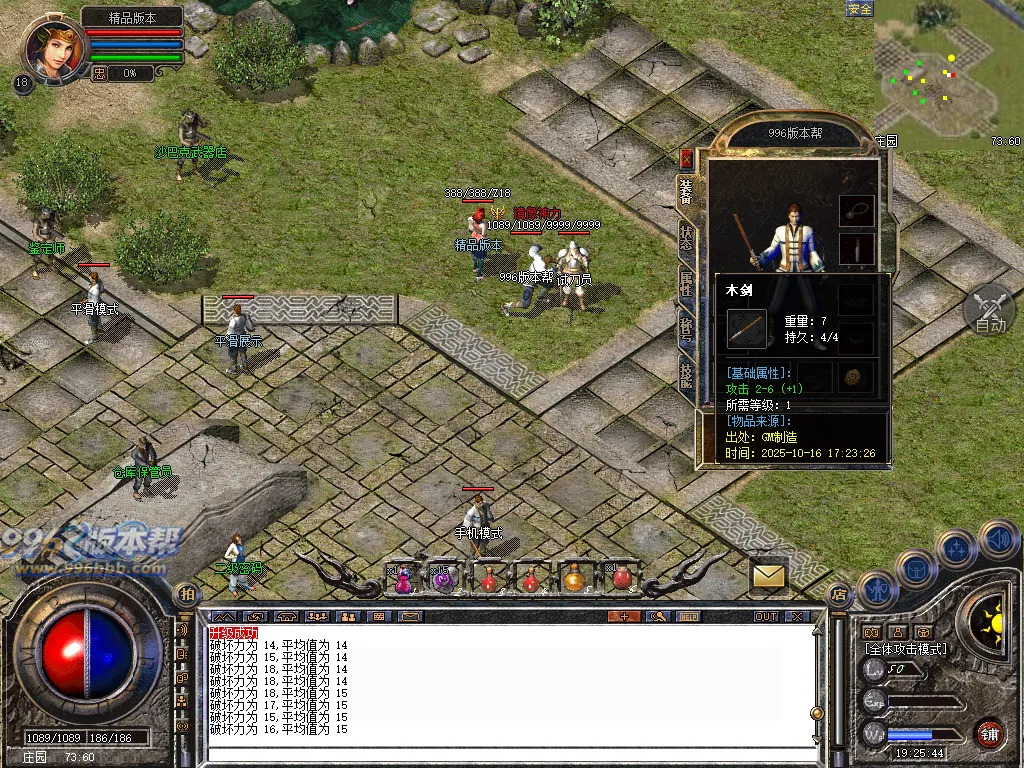The image size is (1024, 768).
Task: Use the purple swirl scroll item
Action: click(x=445, y=579)
